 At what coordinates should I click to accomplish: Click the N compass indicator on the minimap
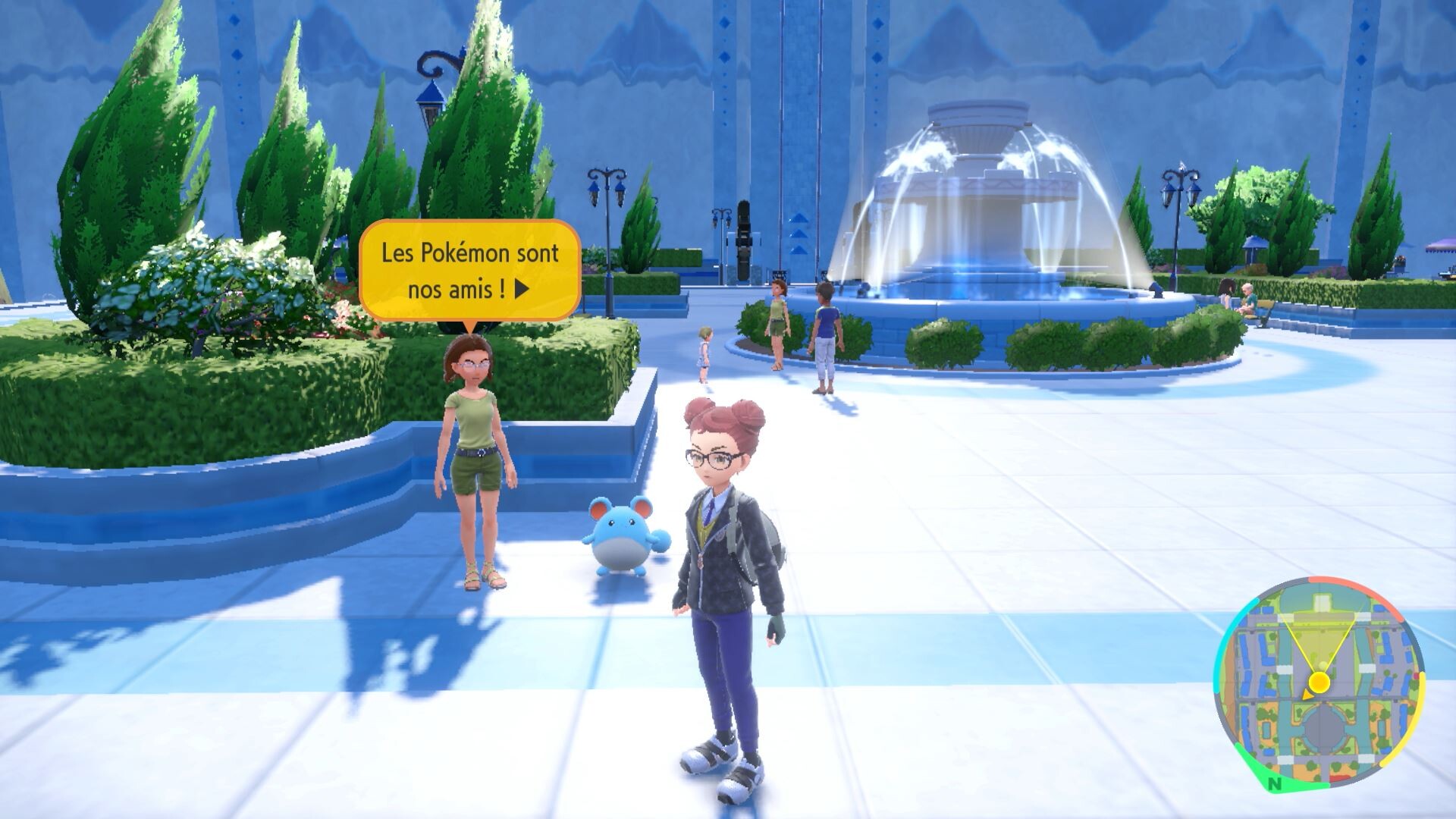pyautogui.click(x=1275, y=783)
